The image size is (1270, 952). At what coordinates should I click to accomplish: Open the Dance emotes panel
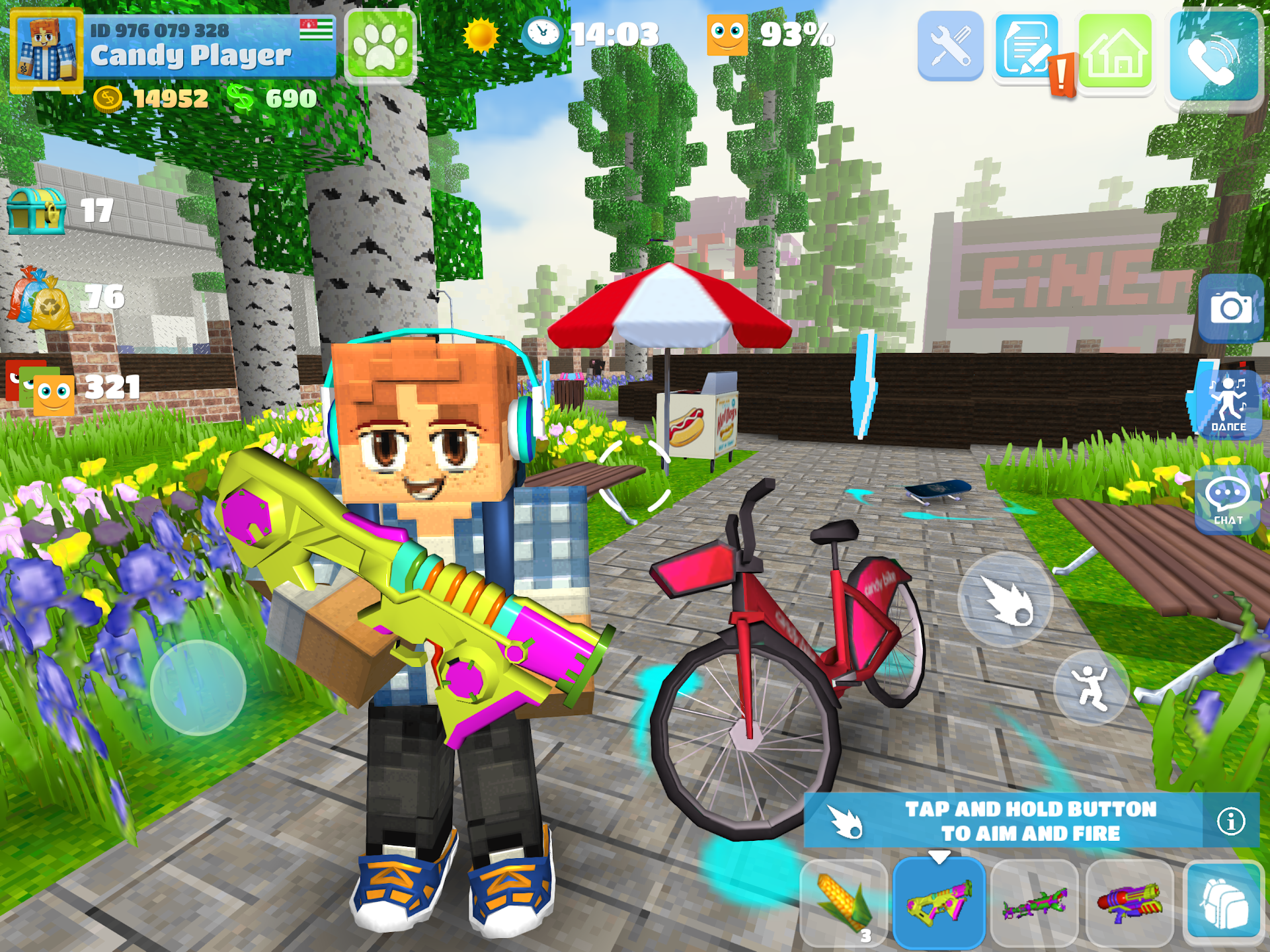1228,401
